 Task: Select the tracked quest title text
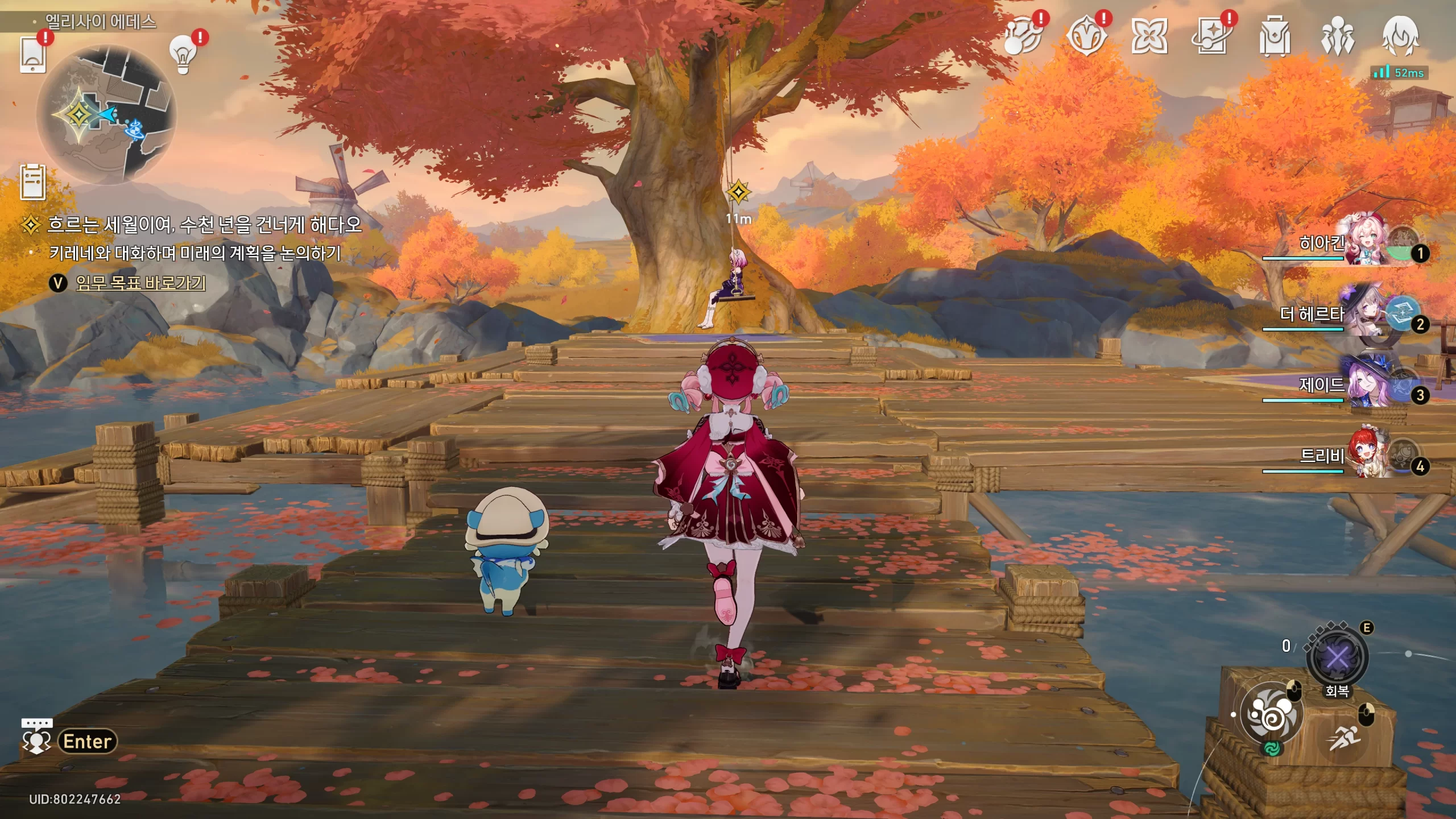point(205,225)
